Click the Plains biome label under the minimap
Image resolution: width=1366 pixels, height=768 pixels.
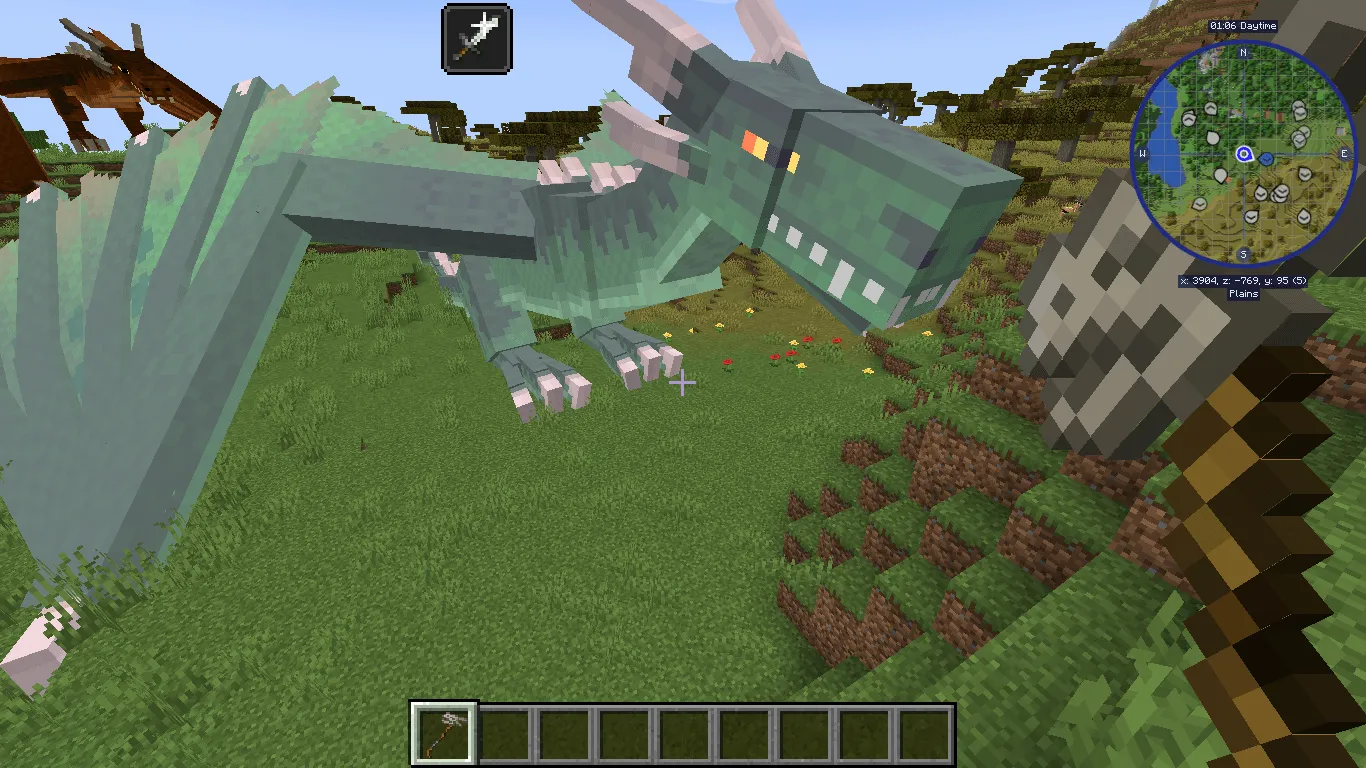(1243, 293)
